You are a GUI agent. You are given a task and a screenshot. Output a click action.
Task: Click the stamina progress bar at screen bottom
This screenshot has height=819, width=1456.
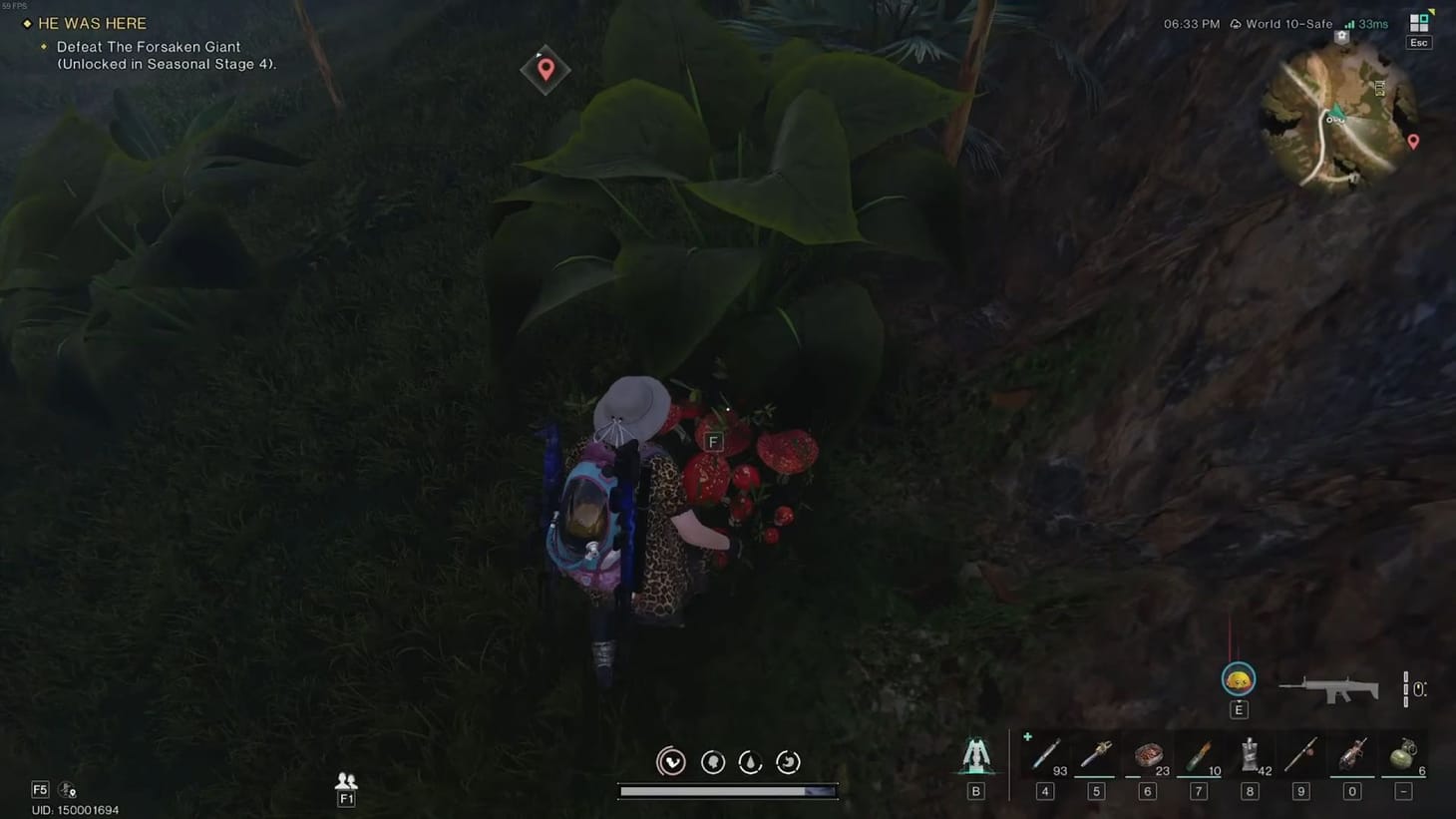click(x=728, y=791)
